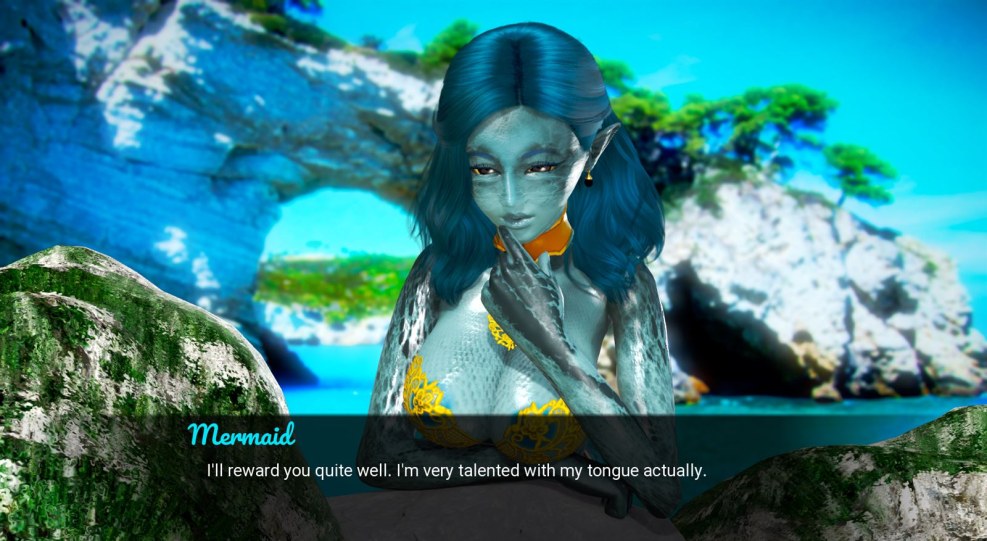Image resolution: width=987 pixels, height=541 pixels.
Task: Advance the Mermaid dialogue text box
Action: pyautogui.click(x=456, y=470)
